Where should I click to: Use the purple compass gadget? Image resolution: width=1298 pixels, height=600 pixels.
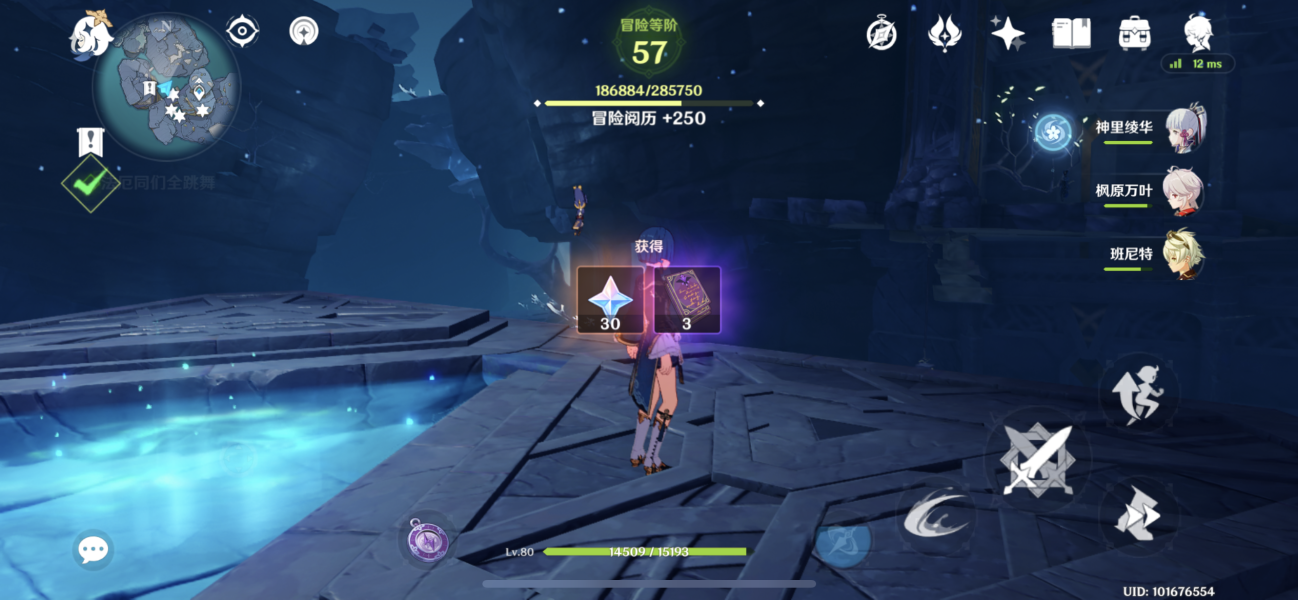click(428, 541)
